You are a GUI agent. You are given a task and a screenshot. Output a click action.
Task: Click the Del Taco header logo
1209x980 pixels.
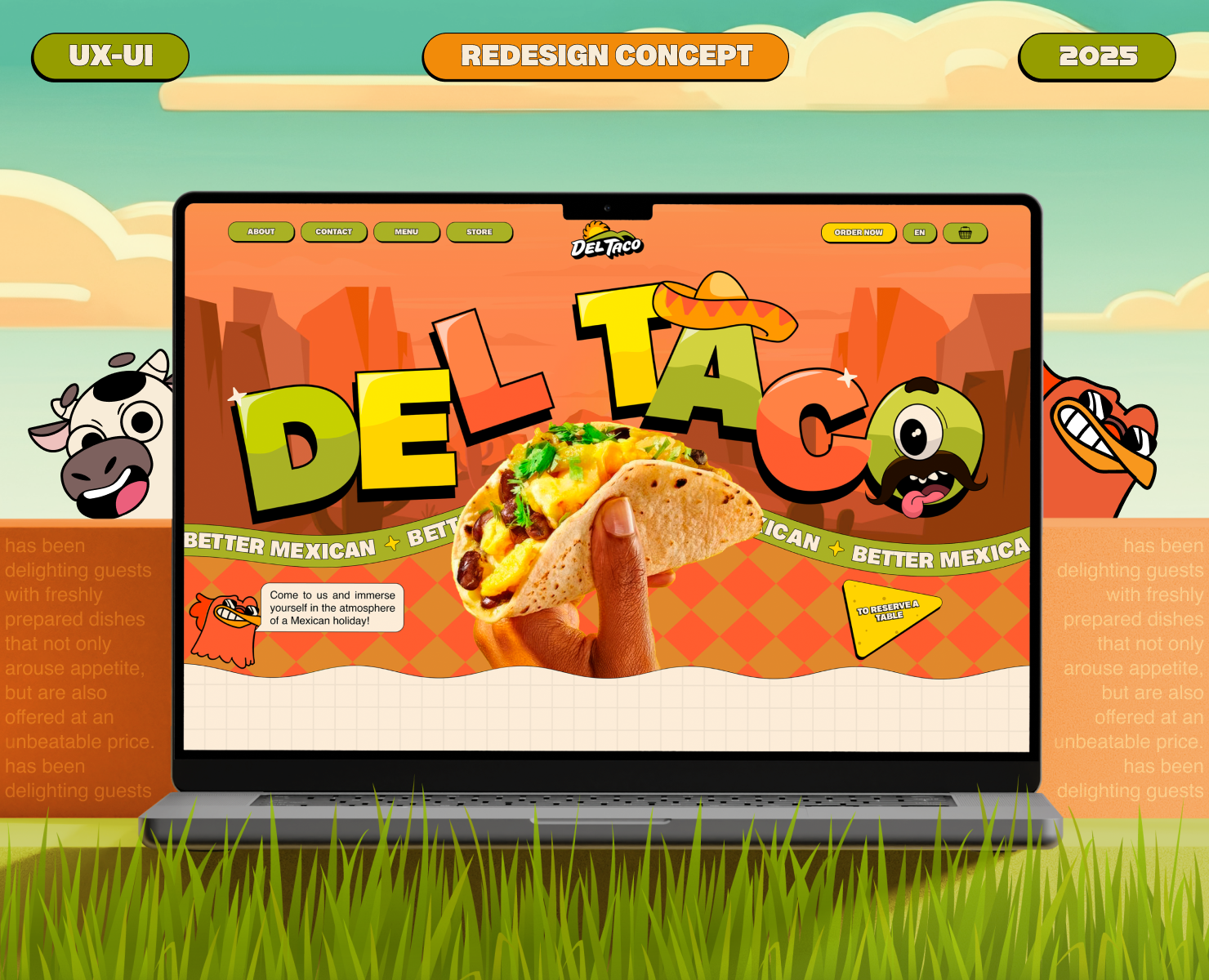(x=606, y=241)
